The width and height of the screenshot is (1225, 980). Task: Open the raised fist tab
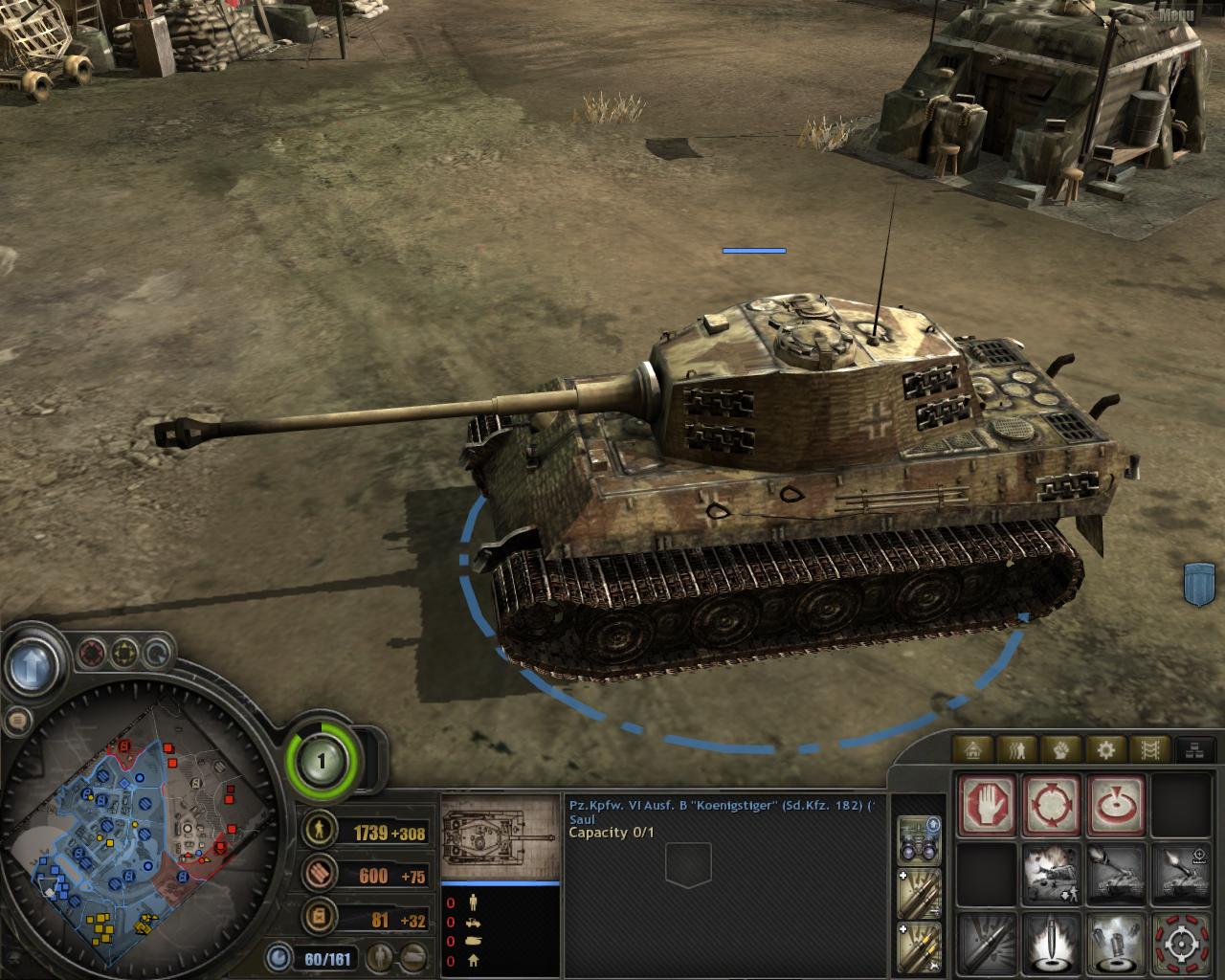point(1062,749)
